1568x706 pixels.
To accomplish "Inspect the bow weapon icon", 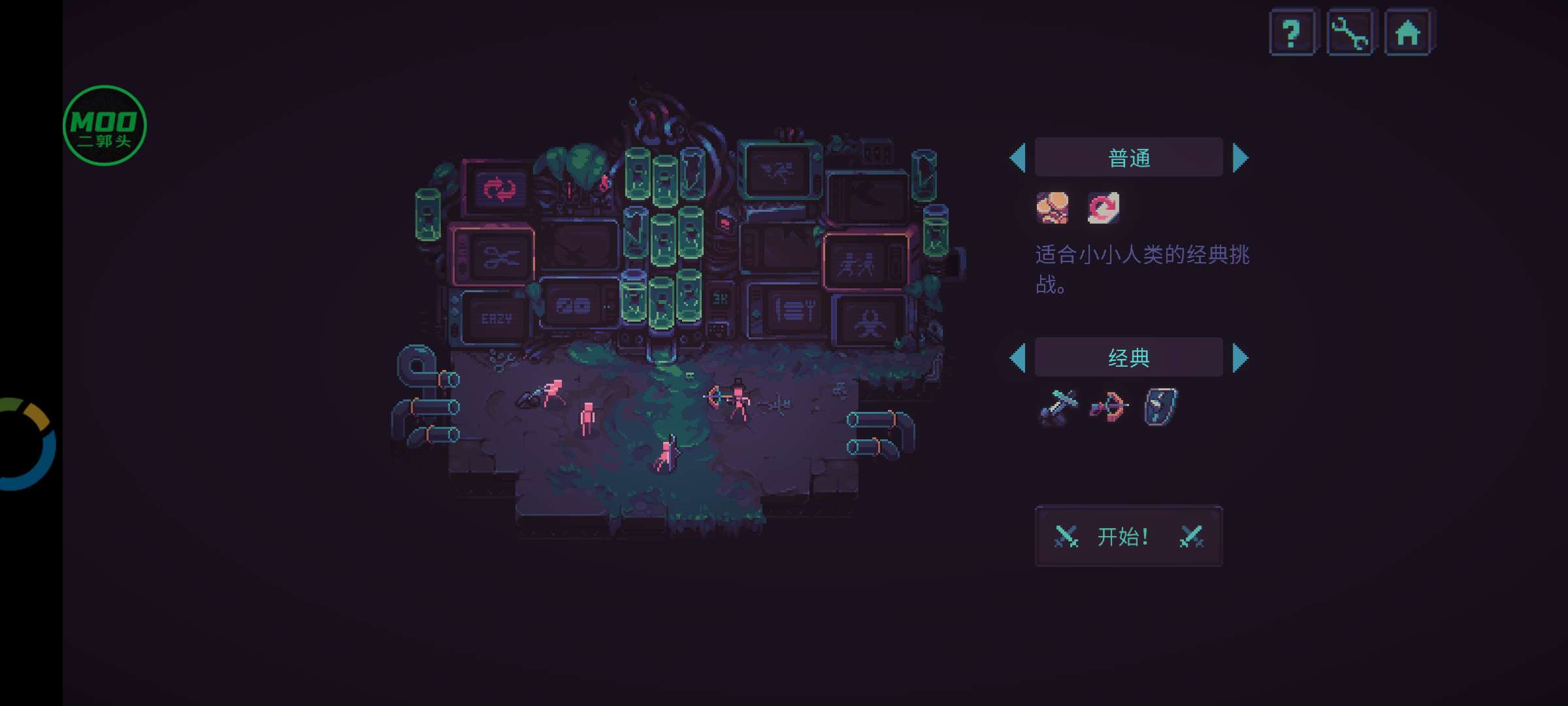I will (x=1109, y=407).
